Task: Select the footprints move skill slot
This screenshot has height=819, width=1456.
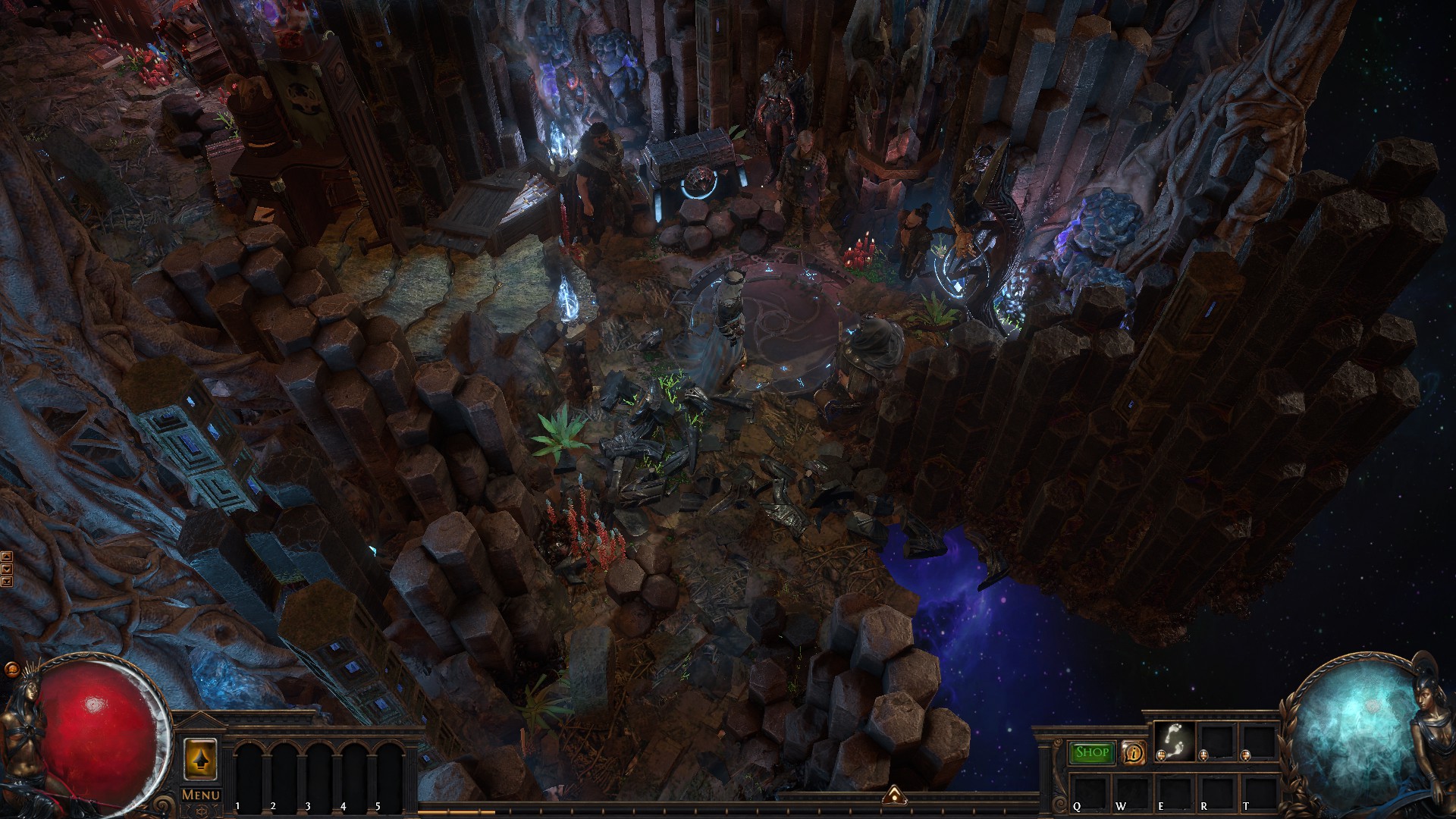Action: pyautogui.click(x=1175, y=741)
